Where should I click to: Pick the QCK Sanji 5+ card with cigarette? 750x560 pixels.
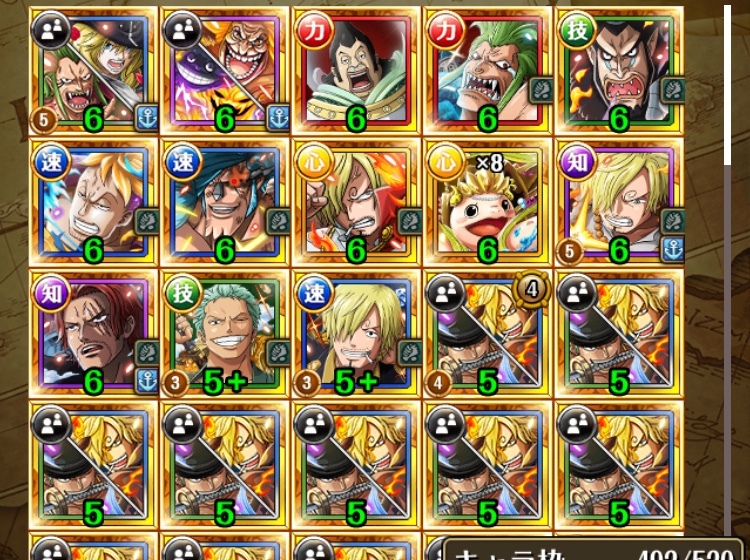(356, 333)
